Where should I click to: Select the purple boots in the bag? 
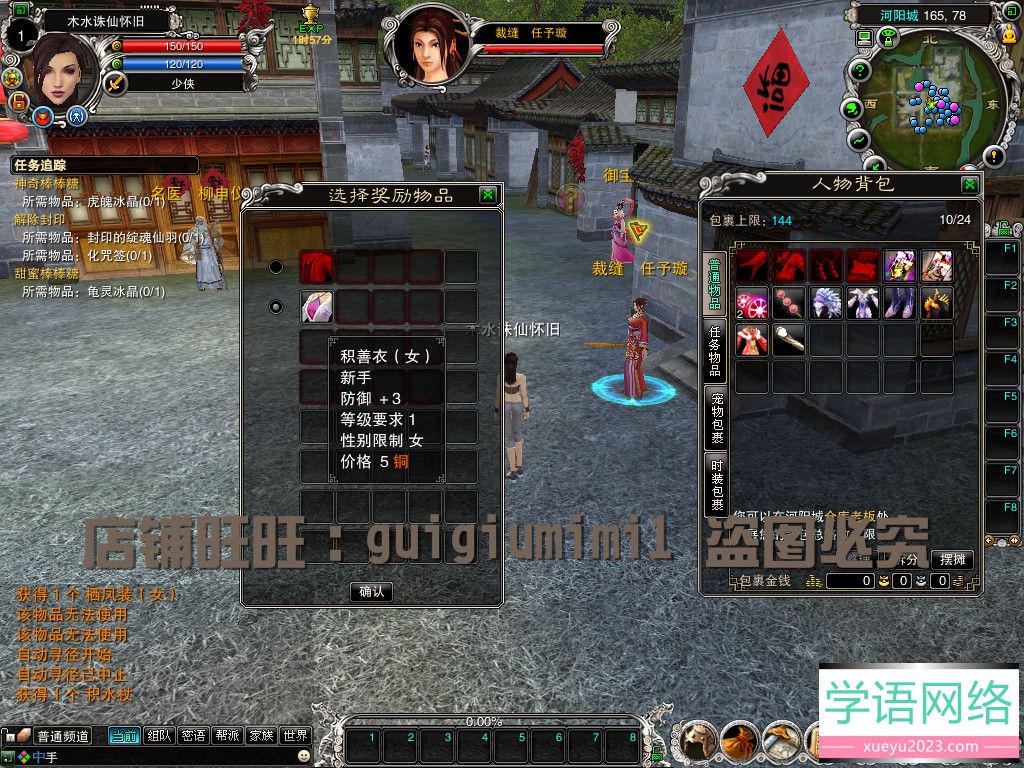point(900,303)
